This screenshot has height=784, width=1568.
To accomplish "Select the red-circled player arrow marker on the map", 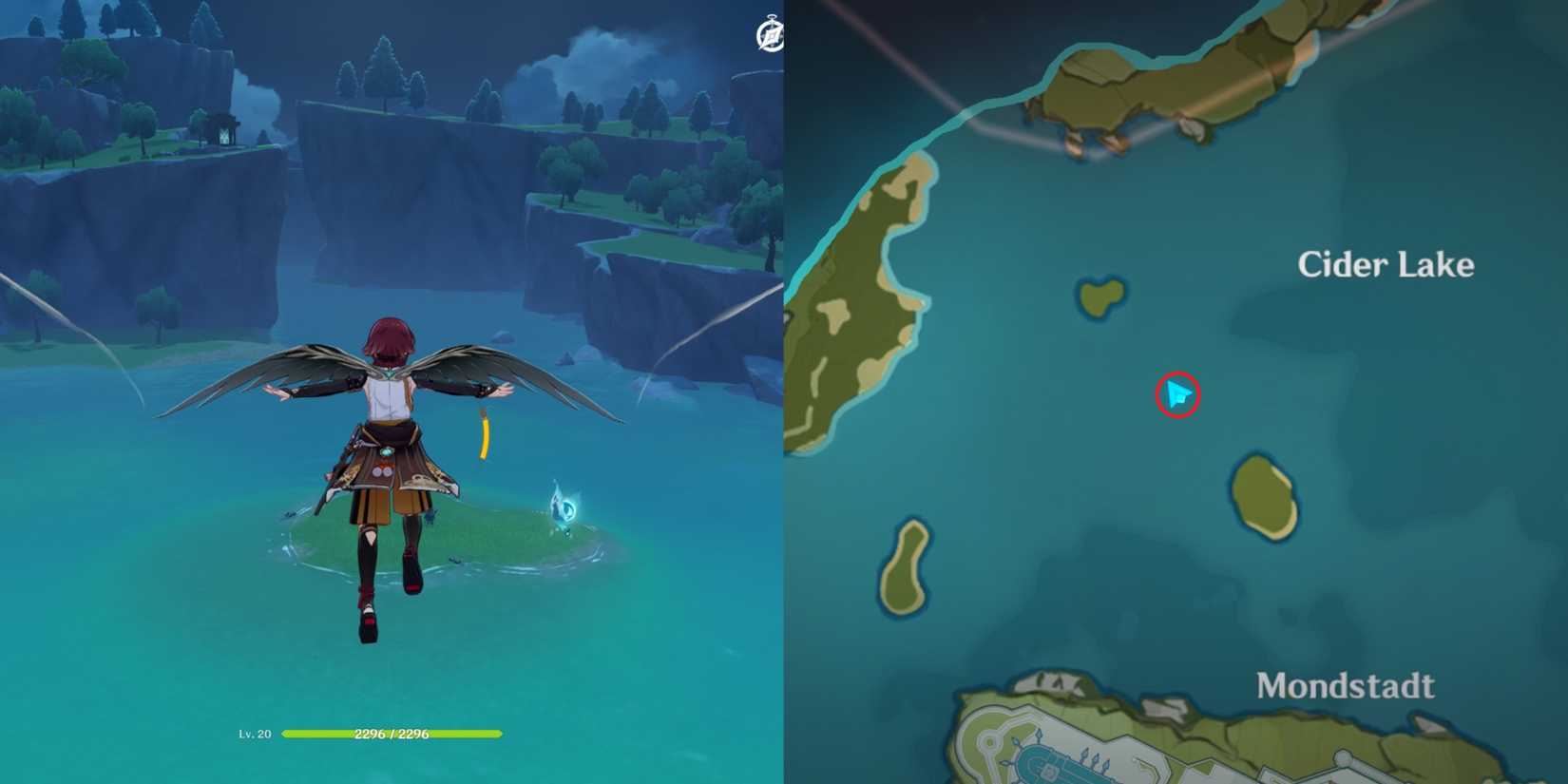I will [x=1178, y=396].
